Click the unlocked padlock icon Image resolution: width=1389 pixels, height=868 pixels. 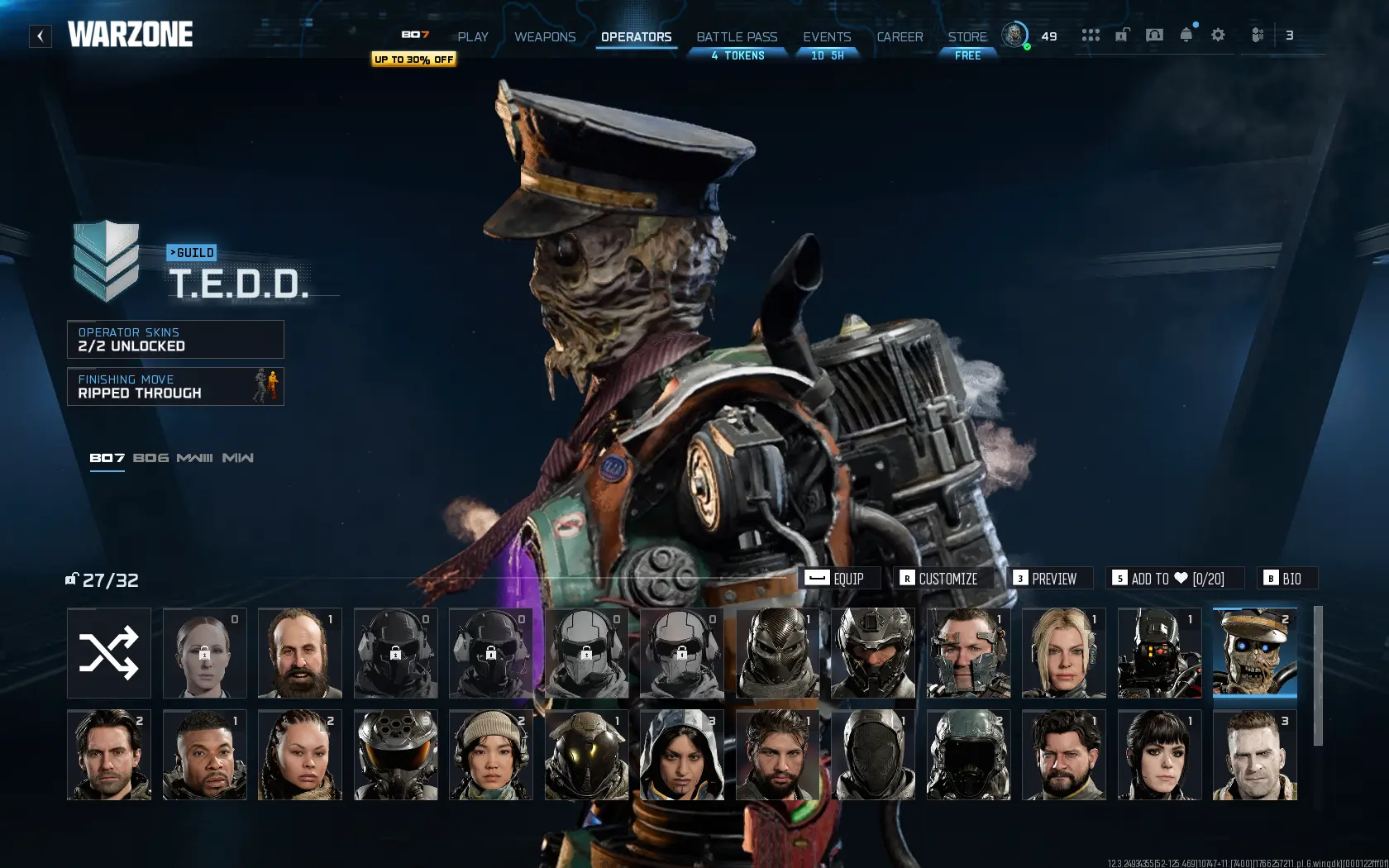point(1122,36)
